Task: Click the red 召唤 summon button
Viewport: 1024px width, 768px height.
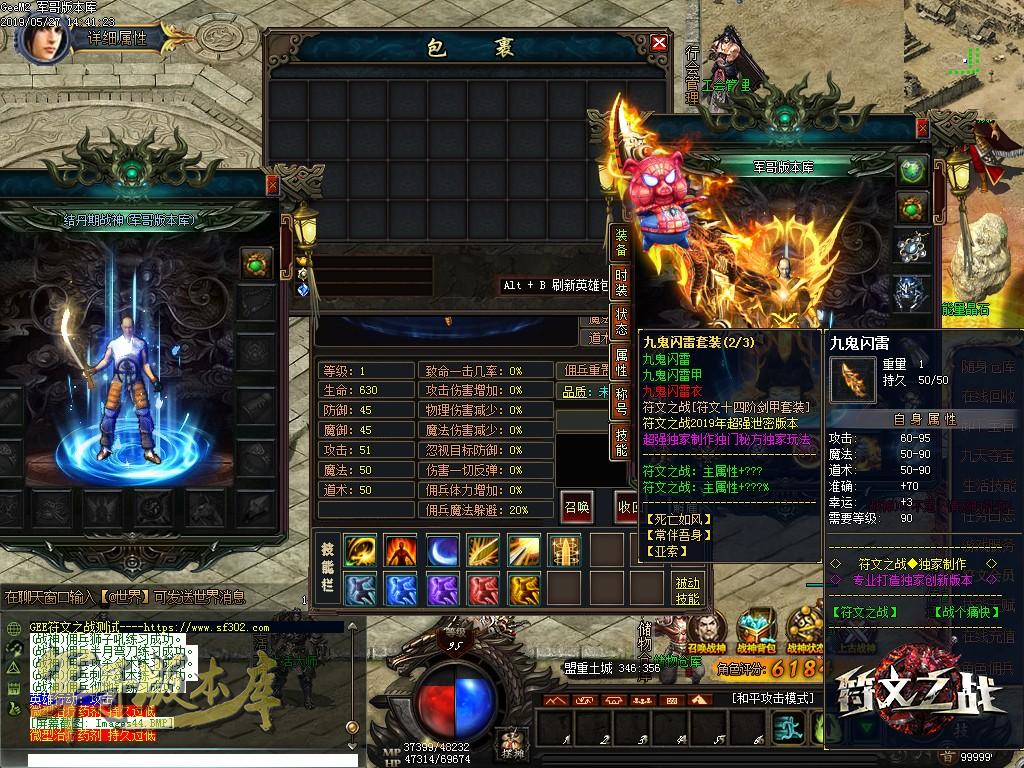Action: tap(575, 506)
